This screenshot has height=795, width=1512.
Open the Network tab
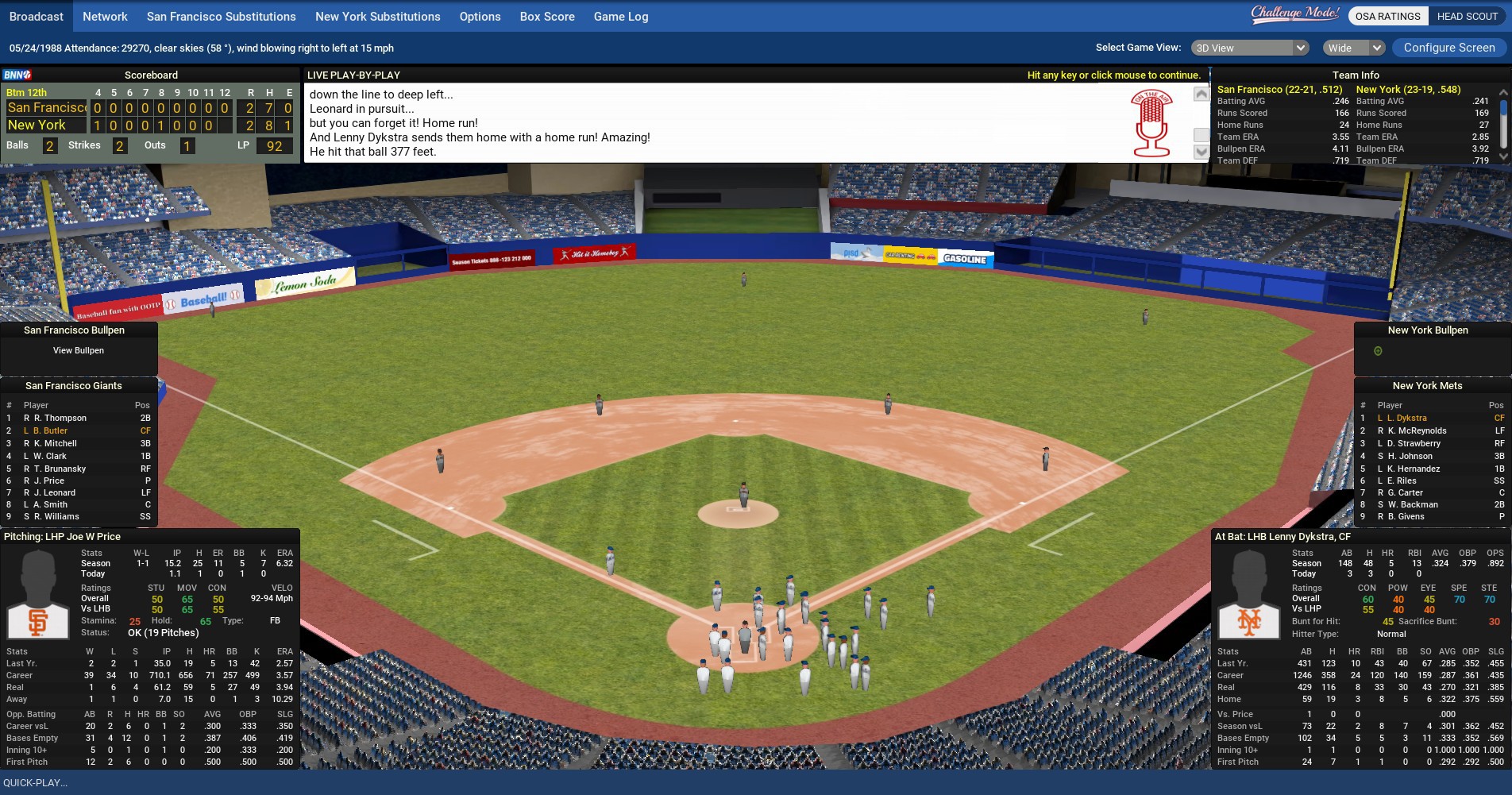[x=105, y=17]
